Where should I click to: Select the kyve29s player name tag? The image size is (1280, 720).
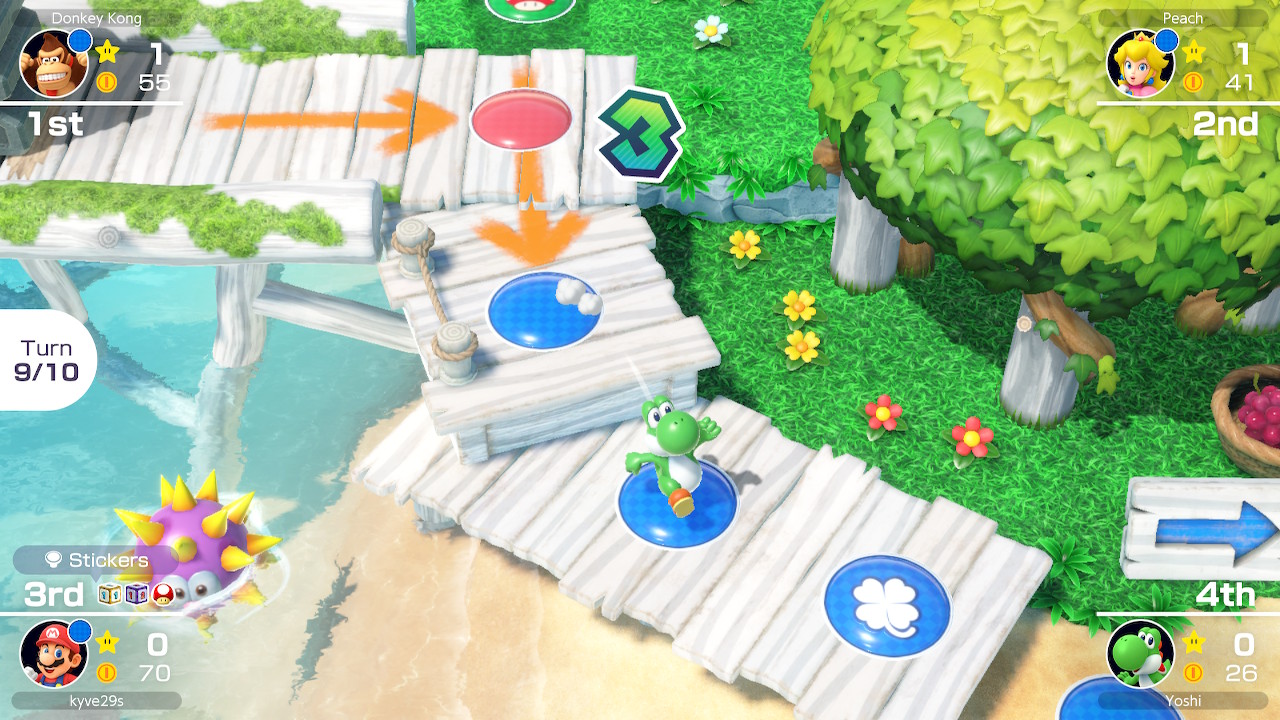(96, 700)
